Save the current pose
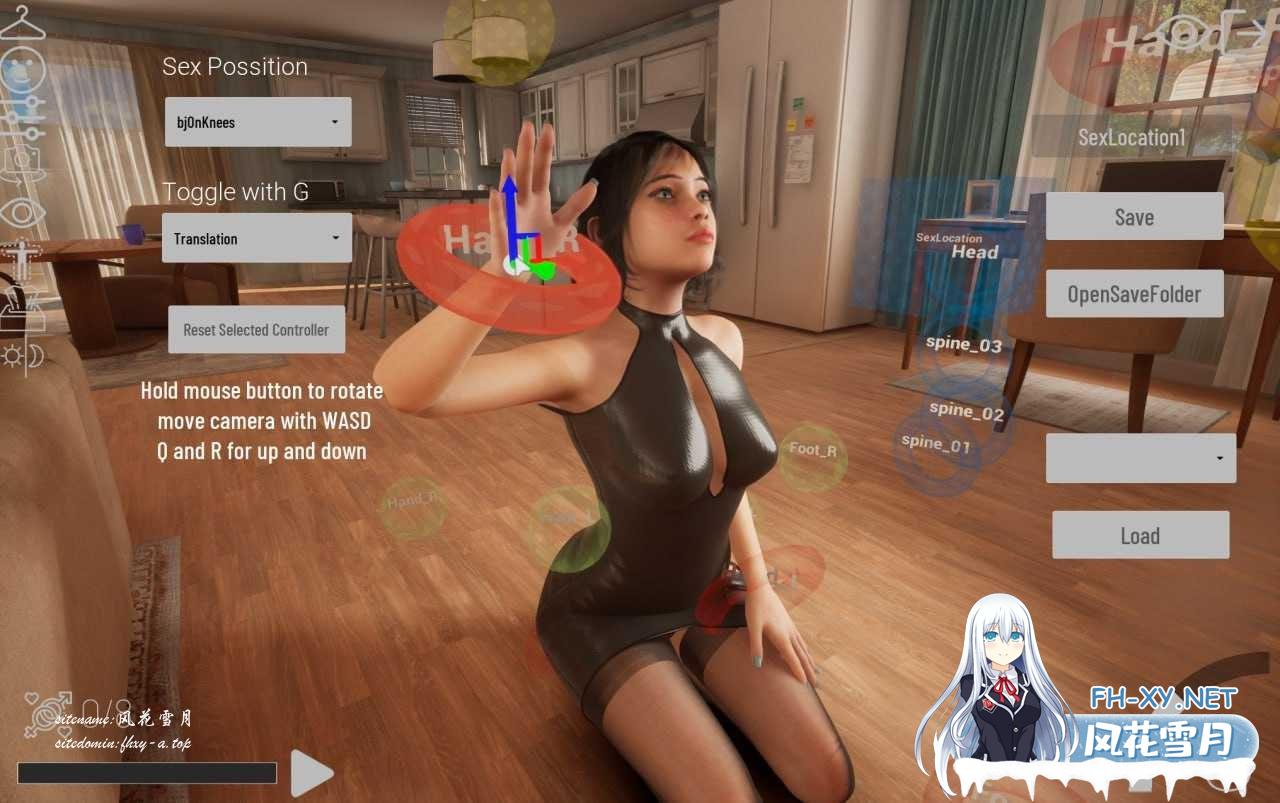Viewport: 1280px width, 803px height. [x=1134, y=217]
